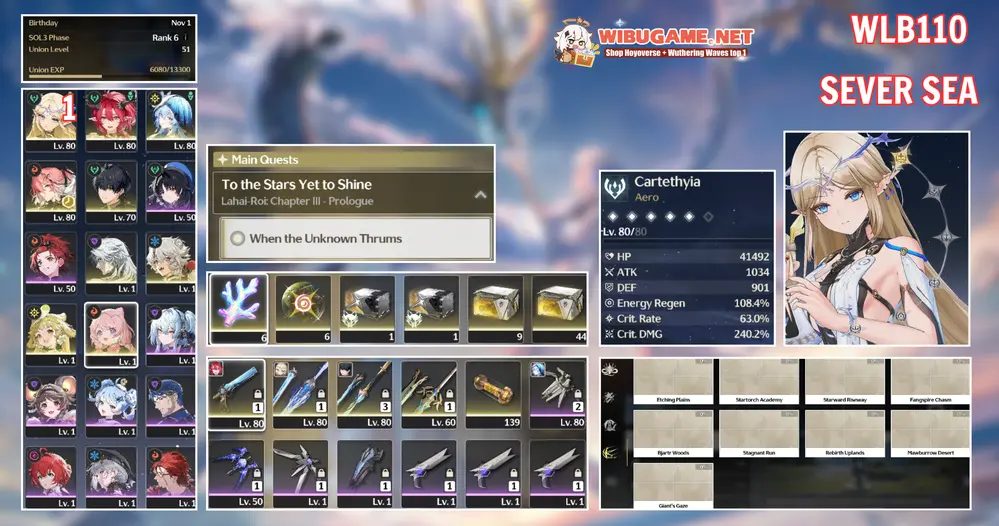
Task: Select the When the Unknown Thrums quest objective
Action: coord(355,239)
